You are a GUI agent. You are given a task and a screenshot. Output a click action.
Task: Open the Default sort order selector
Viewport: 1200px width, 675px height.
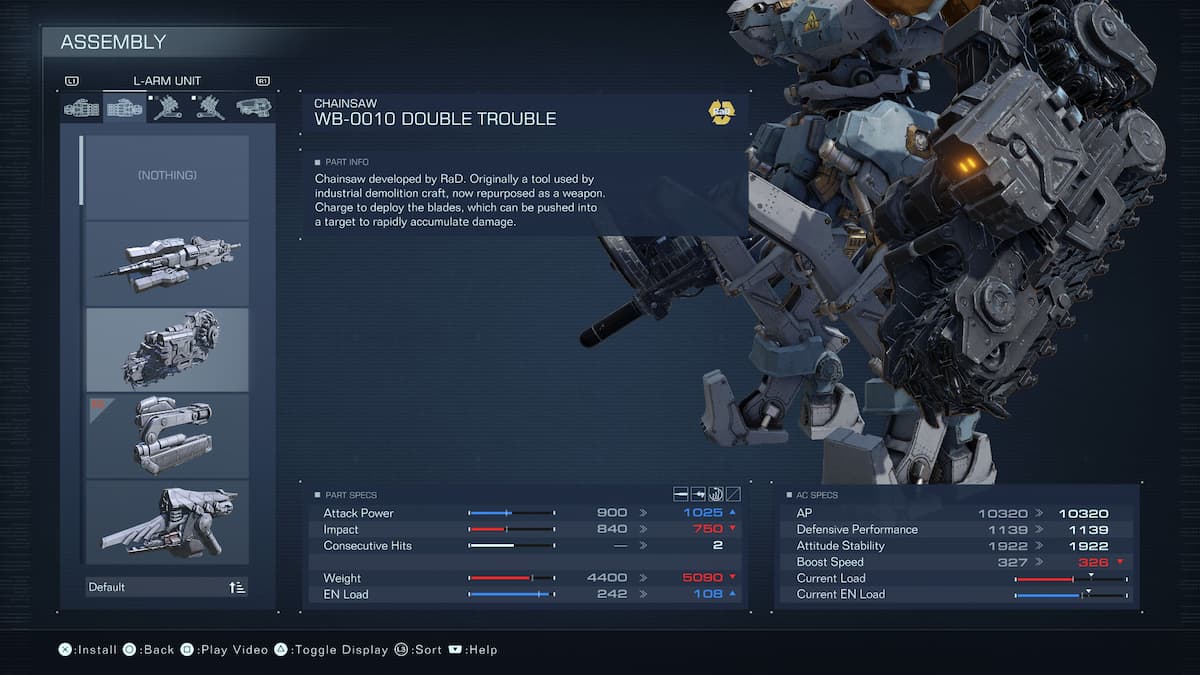point(167,587)
